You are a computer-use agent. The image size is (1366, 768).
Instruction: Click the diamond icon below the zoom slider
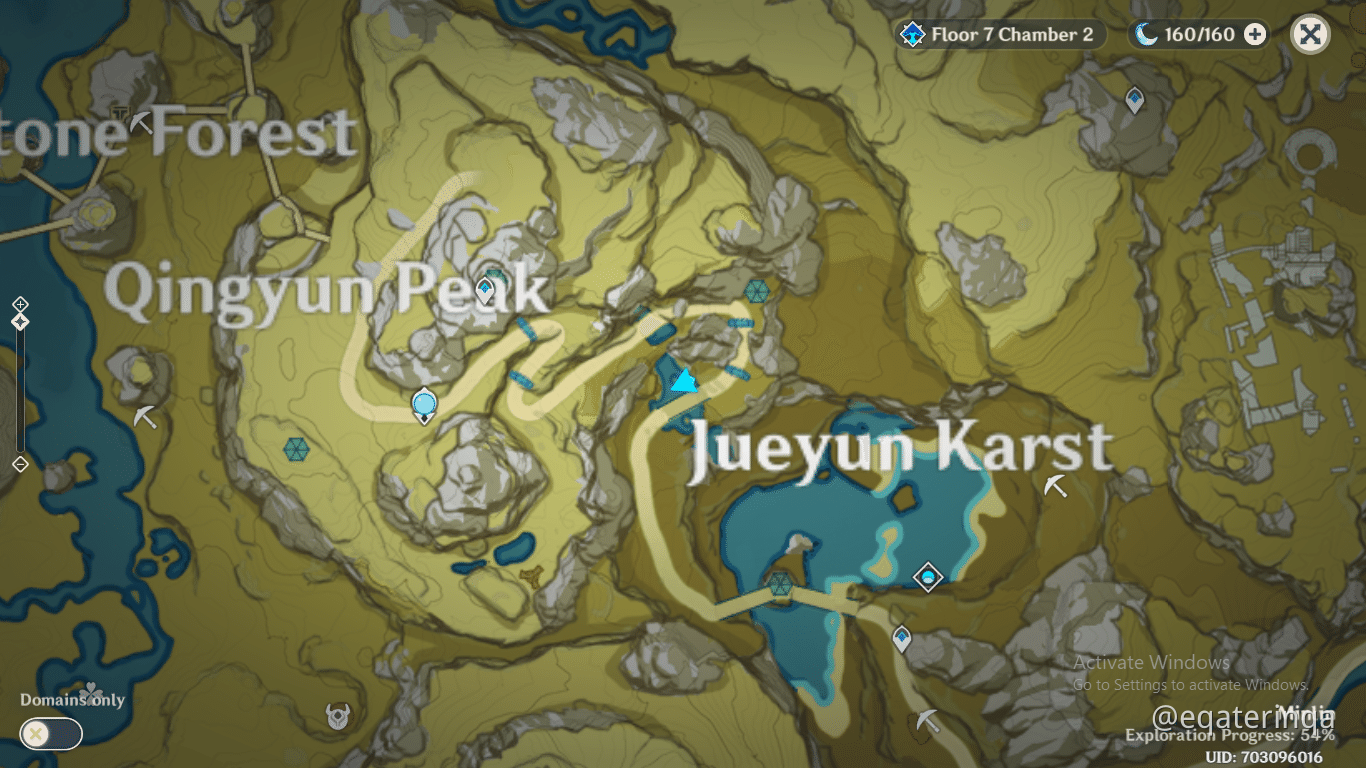(x=22, y=463)
